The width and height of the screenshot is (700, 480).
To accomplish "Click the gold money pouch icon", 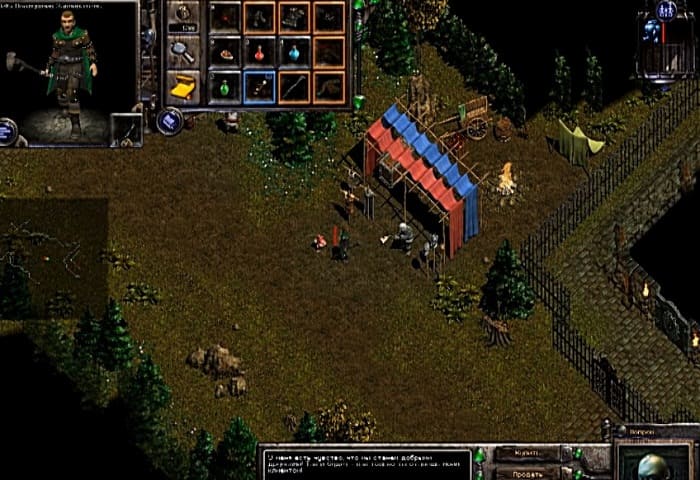I will click(x=182, y=14).
